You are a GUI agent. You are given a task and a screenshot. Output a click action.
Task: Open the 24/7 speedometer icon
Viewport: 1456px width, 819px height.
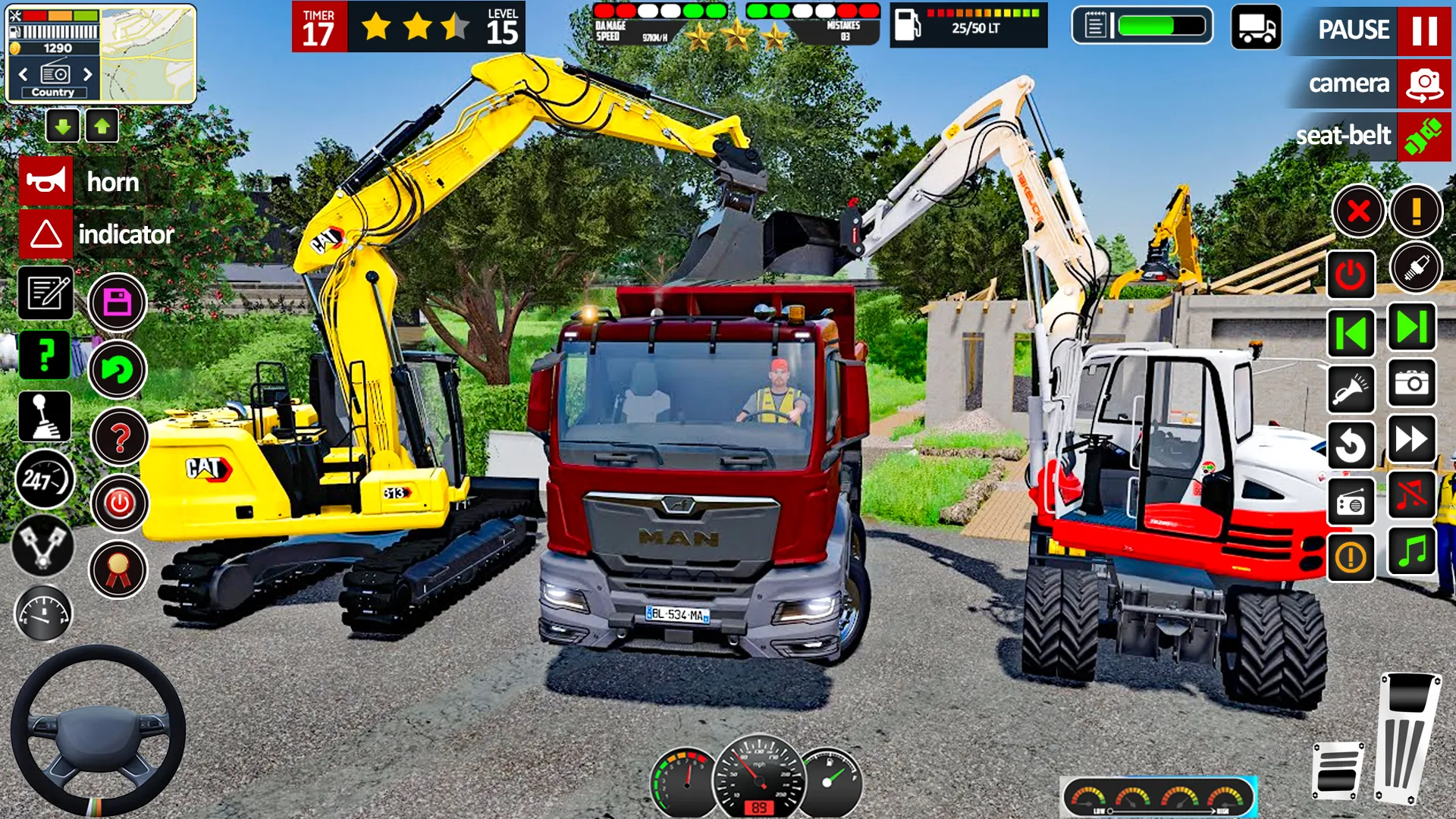click(x=44, y=479)
